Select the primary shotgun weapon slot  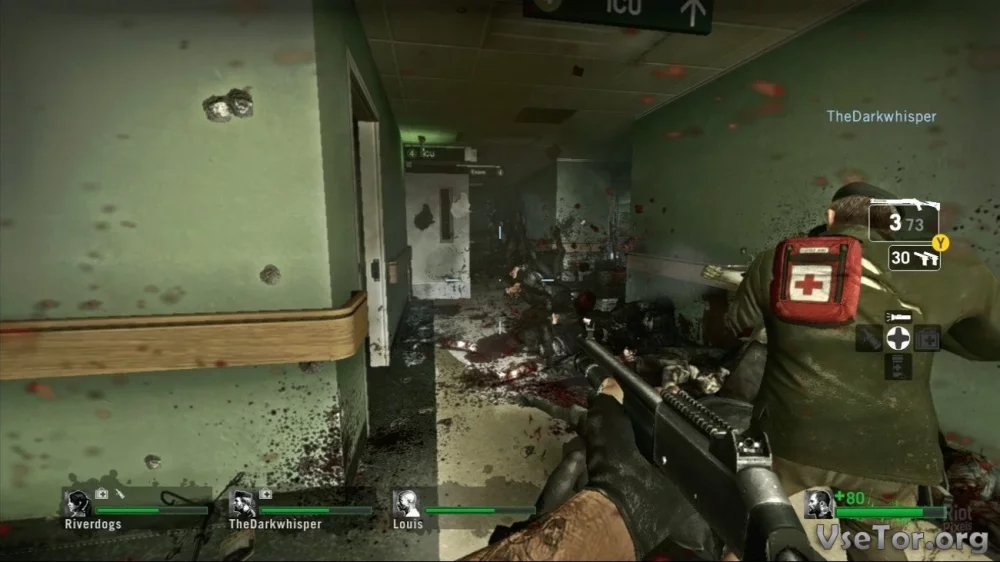tap(903, 221)
